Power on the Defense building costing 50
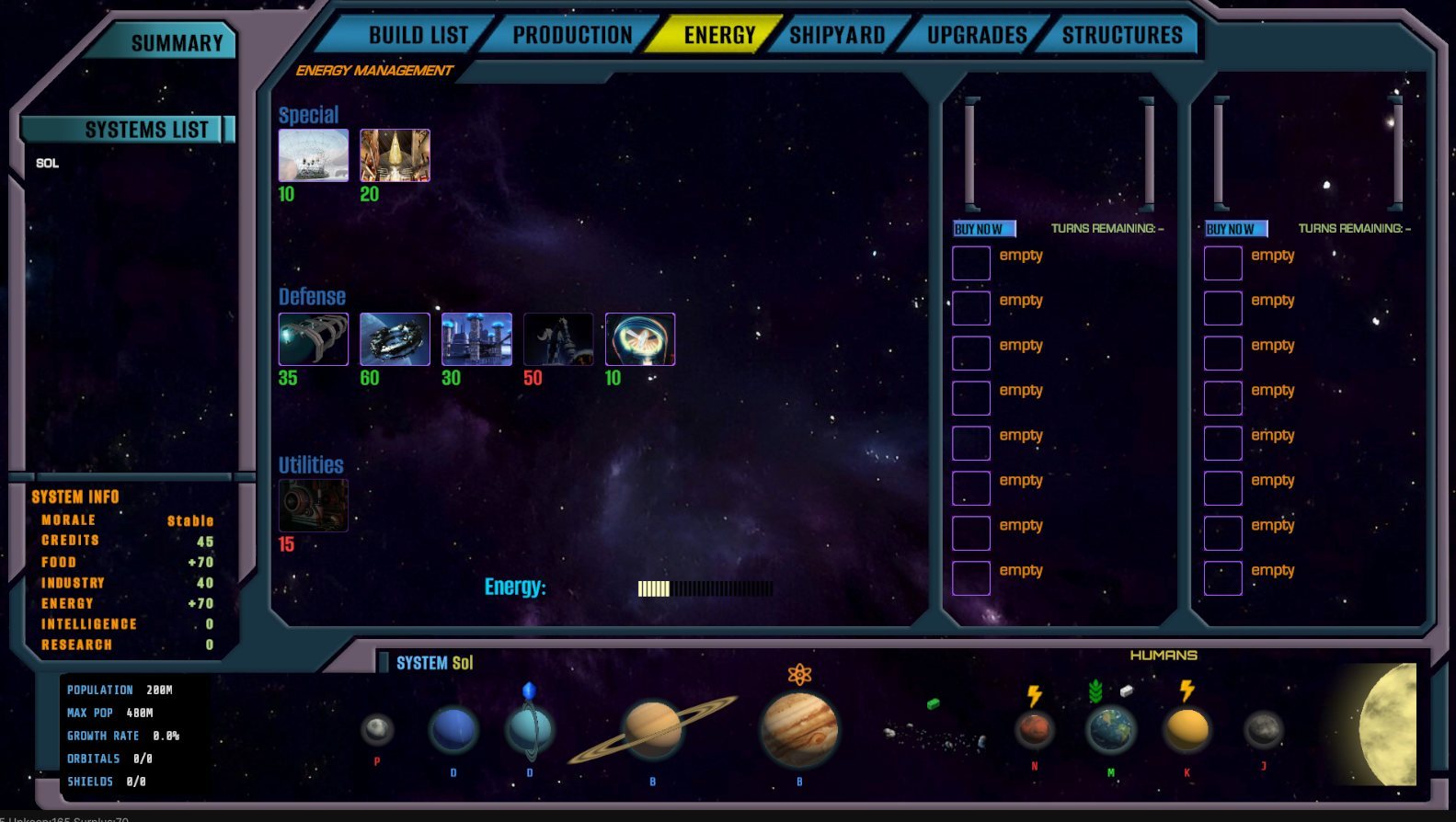The image size is (1456, 822). (558, 339)
